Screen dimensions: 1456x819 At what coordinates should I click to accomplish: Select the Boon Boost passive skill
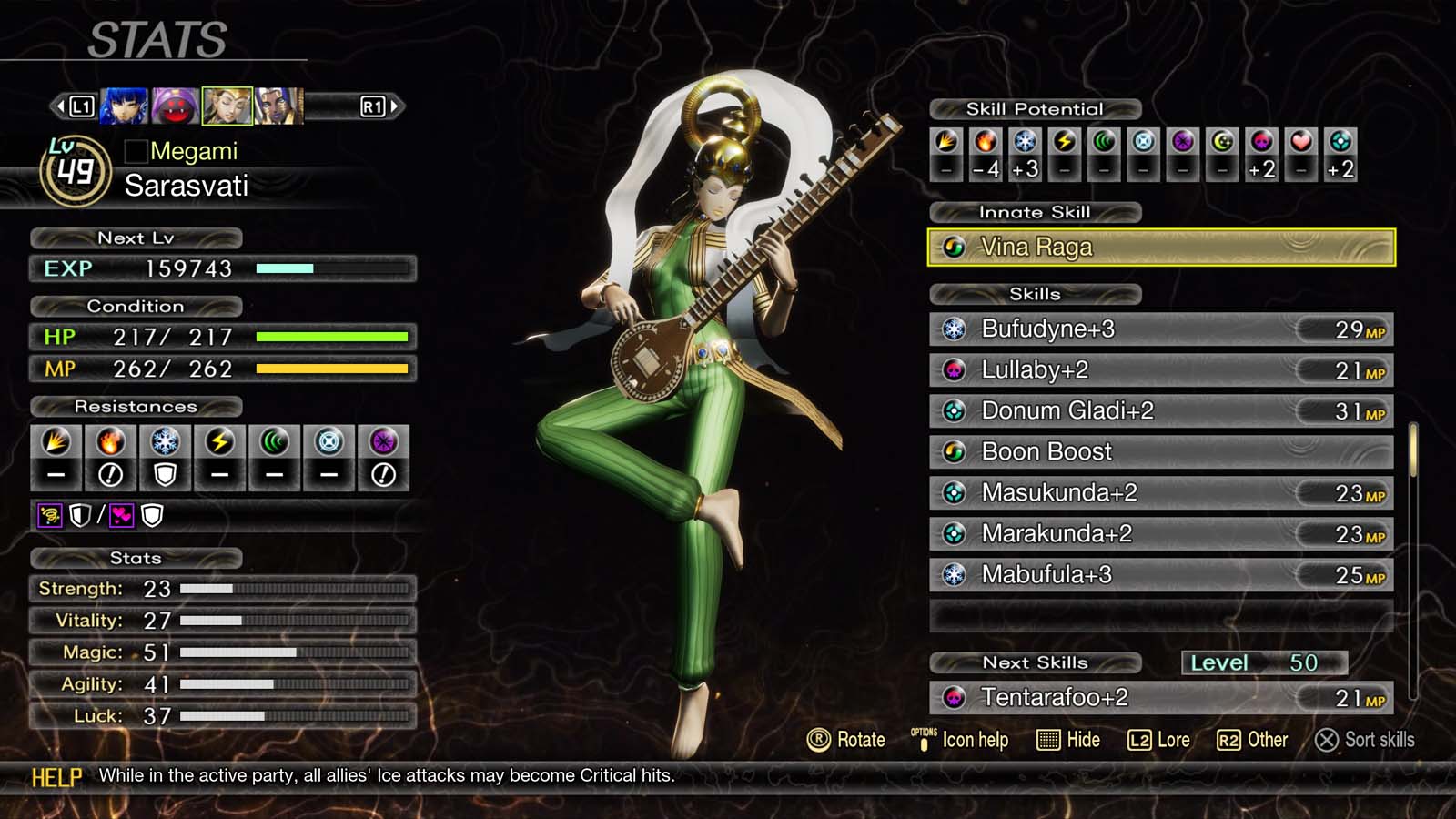click(1160, 452)
